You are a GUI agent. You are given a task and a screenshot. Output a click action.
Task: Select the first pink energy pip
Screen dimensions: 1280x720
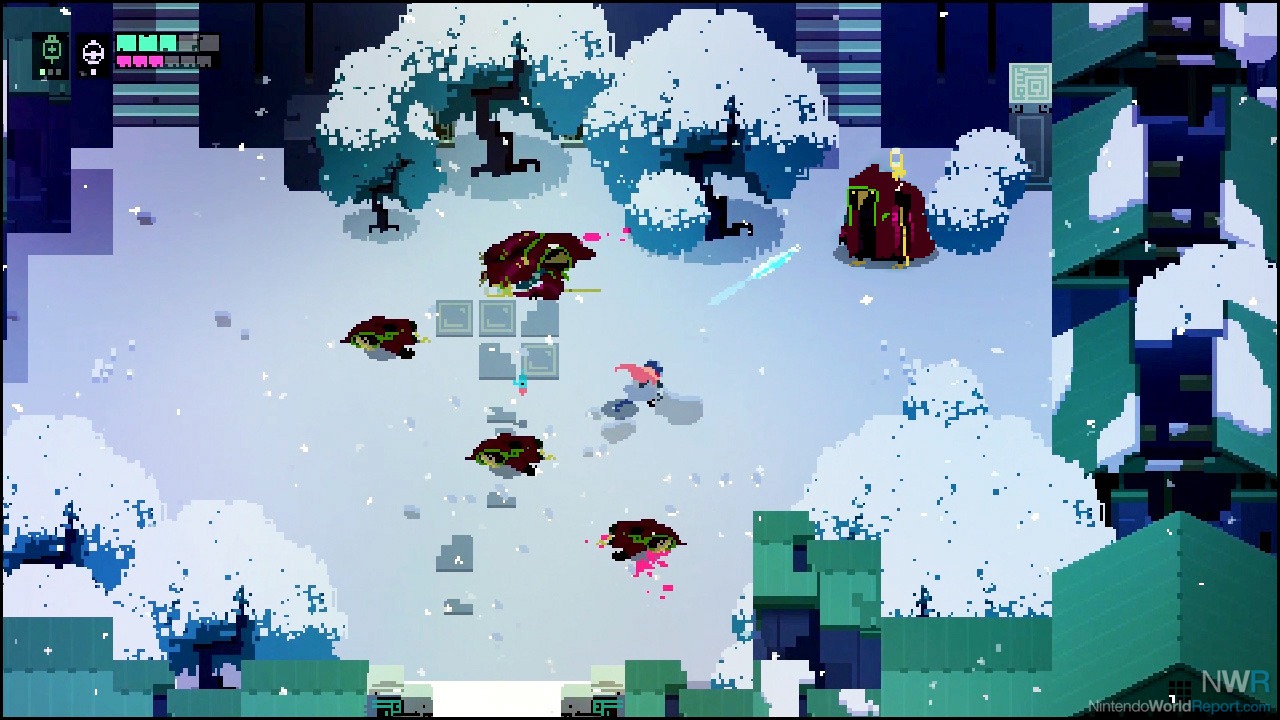[122, 61]
